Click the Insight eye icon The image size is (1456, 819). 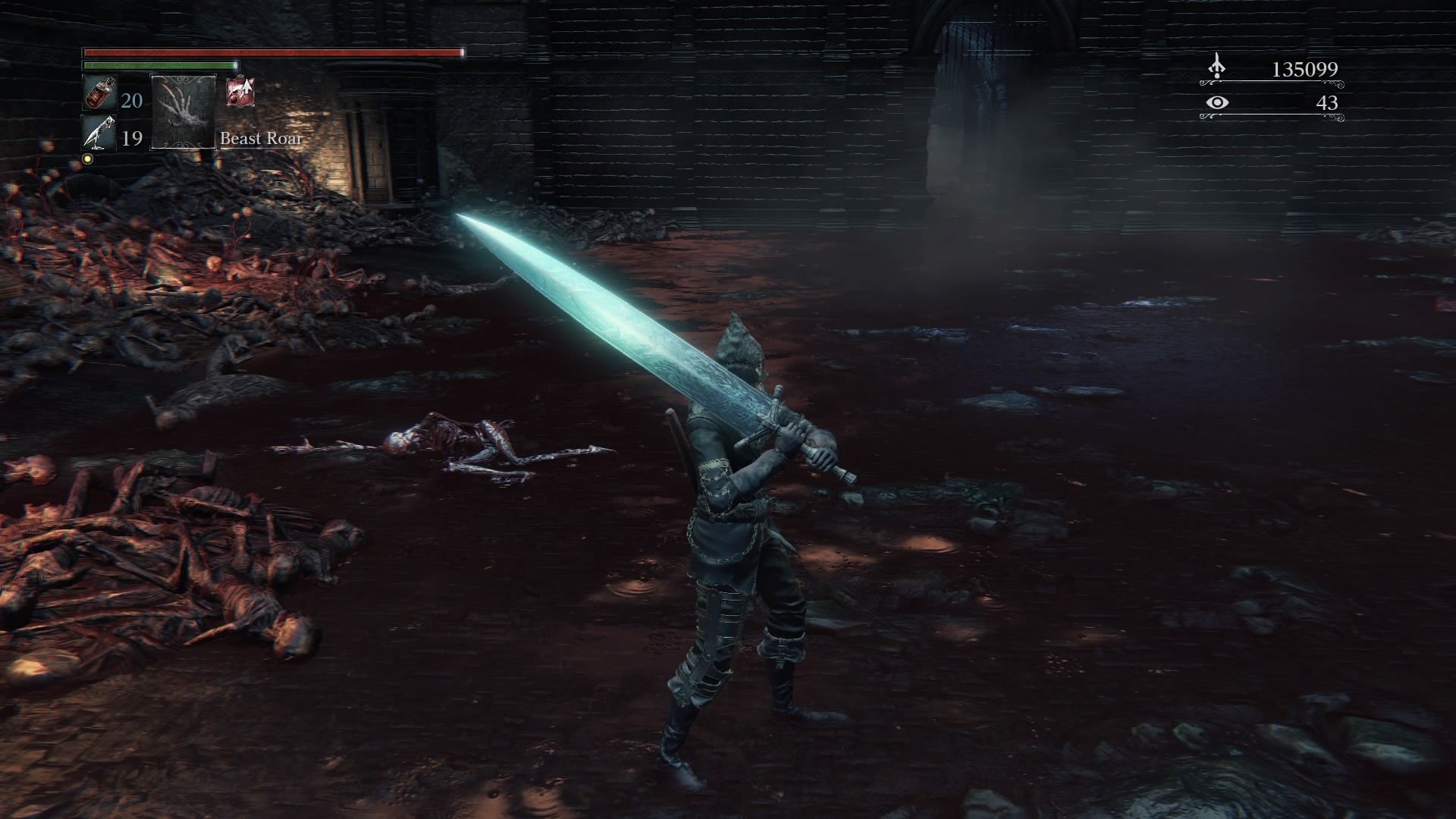pyautogui.click(x=1216, y=102)
